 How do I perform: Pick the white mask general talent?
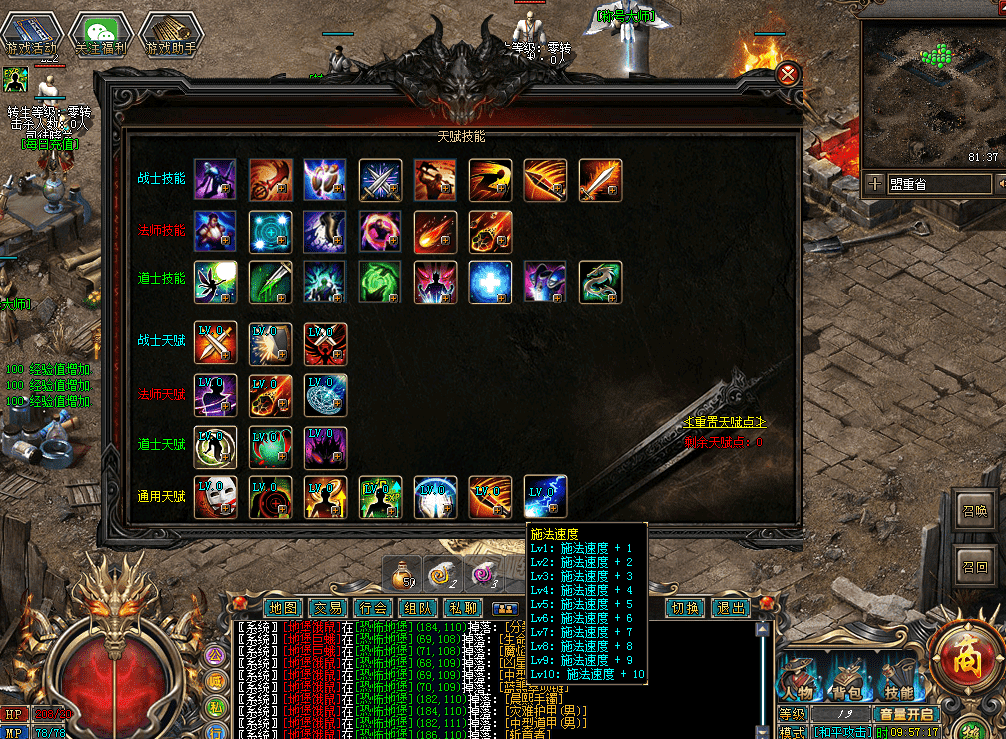tap(216, 497)
